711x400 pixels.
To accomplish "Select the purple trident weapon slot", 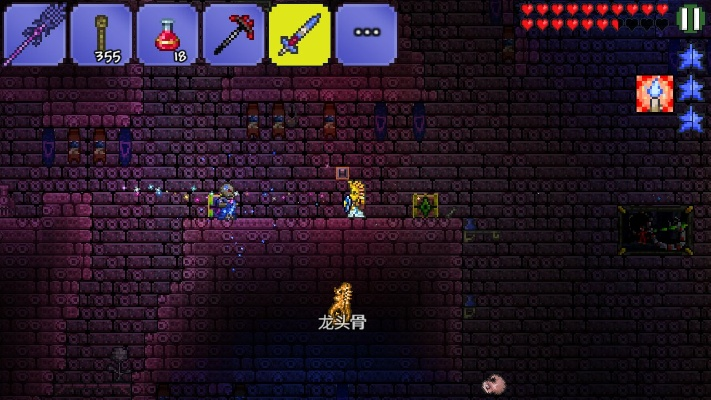I will (x=34, y=33).
